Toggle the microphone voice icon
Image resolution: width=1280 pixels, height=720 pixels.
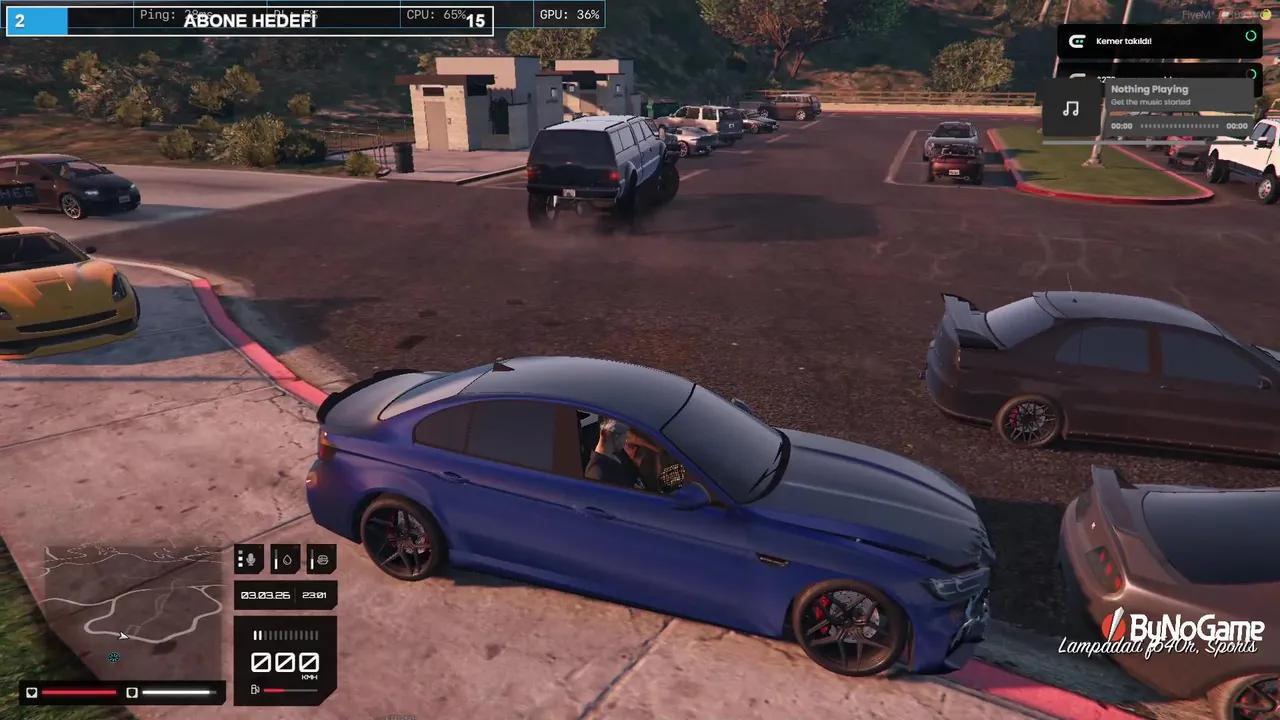249,559
